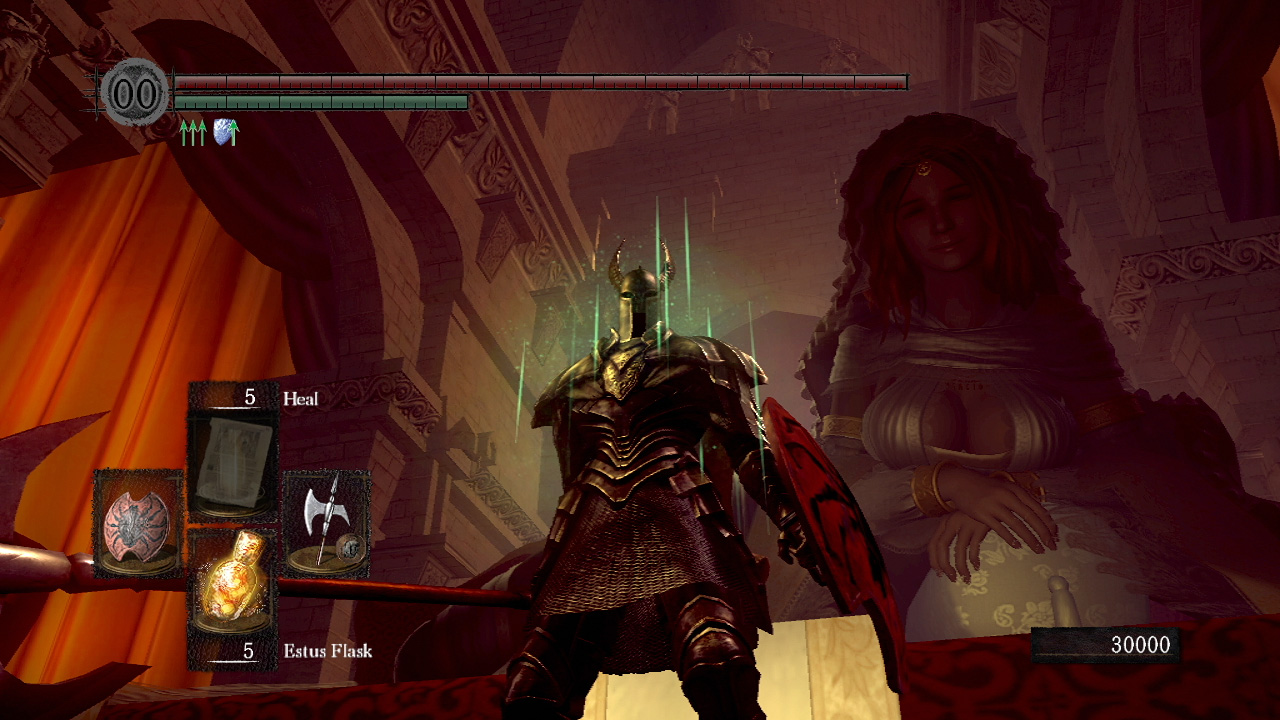Click the shield defense buff icon
1280x720 pixels.
click(226, 132)
